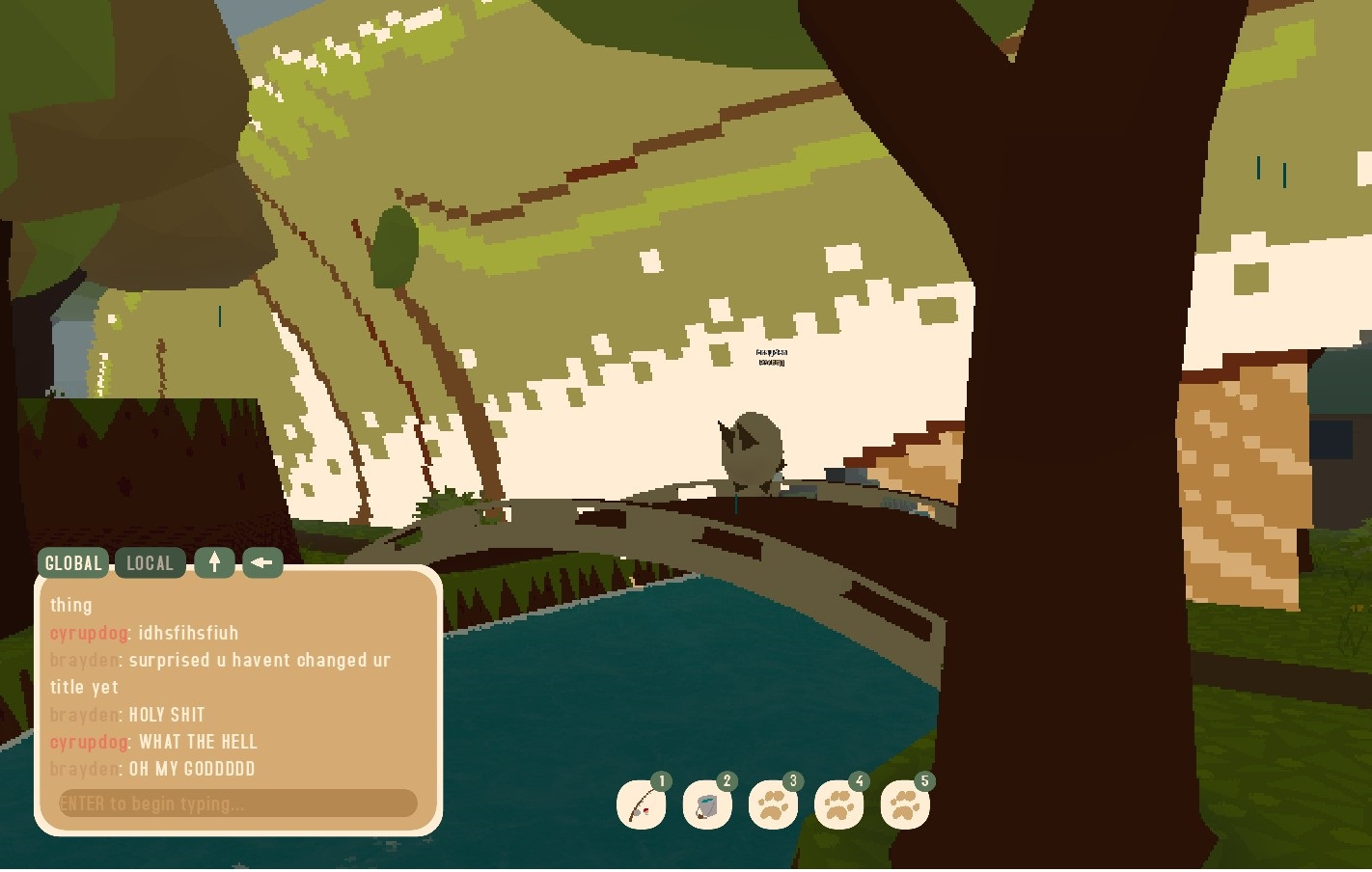Viewport: 1372px width, 872px height.
Task: Select the fishing rod hotbar slot
Action: [x=642, y=805]
